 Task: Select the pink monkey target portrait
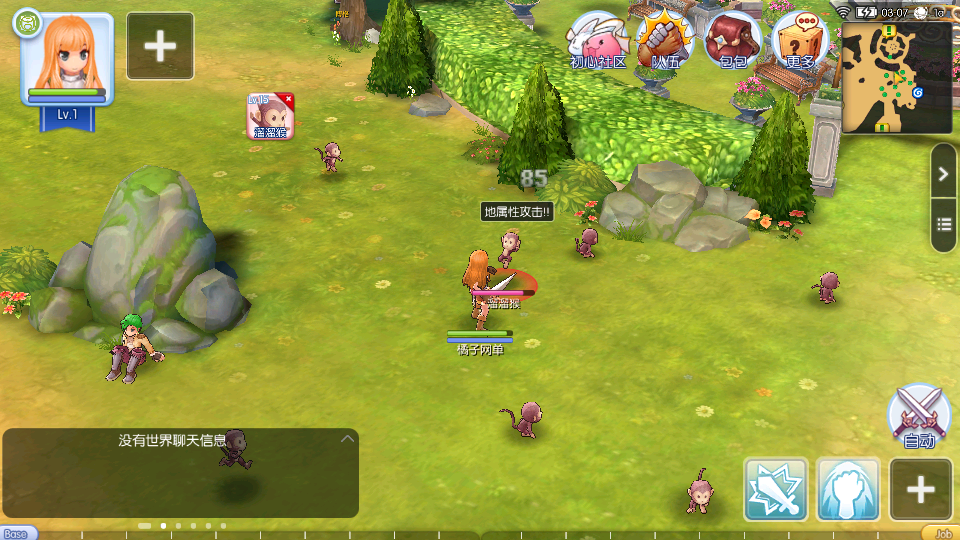pyautogui.click(x=269, y=118)
